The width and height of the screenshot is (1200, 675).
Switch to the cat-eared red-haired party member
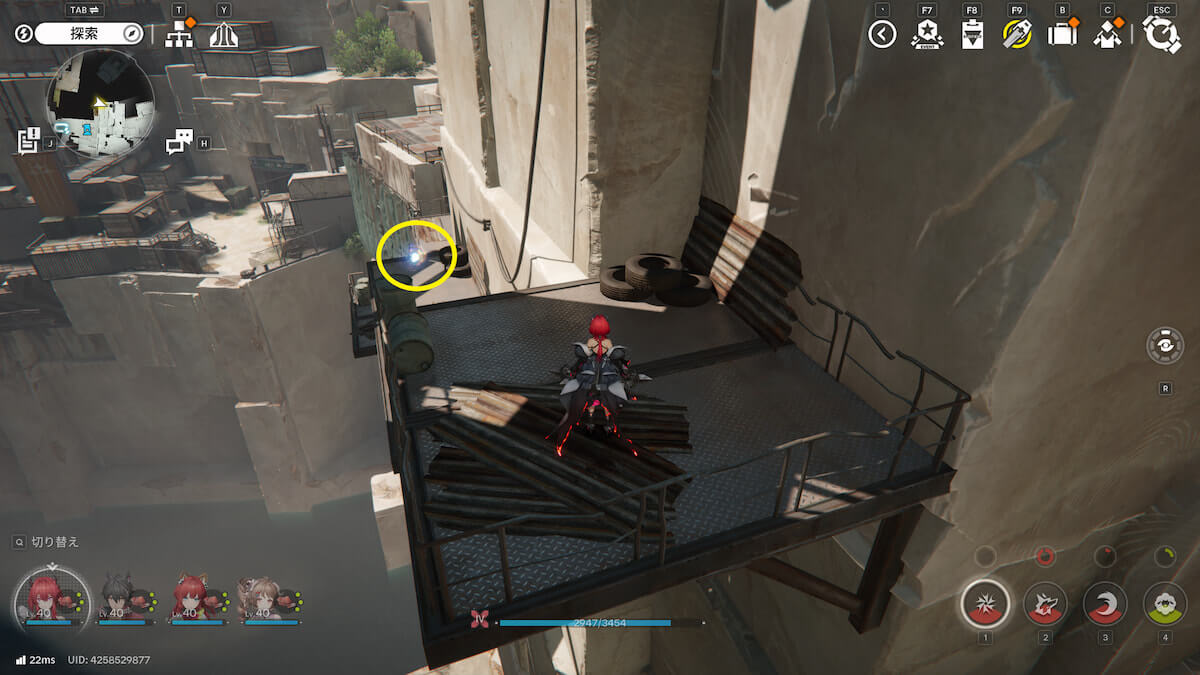tap(191, 597)
